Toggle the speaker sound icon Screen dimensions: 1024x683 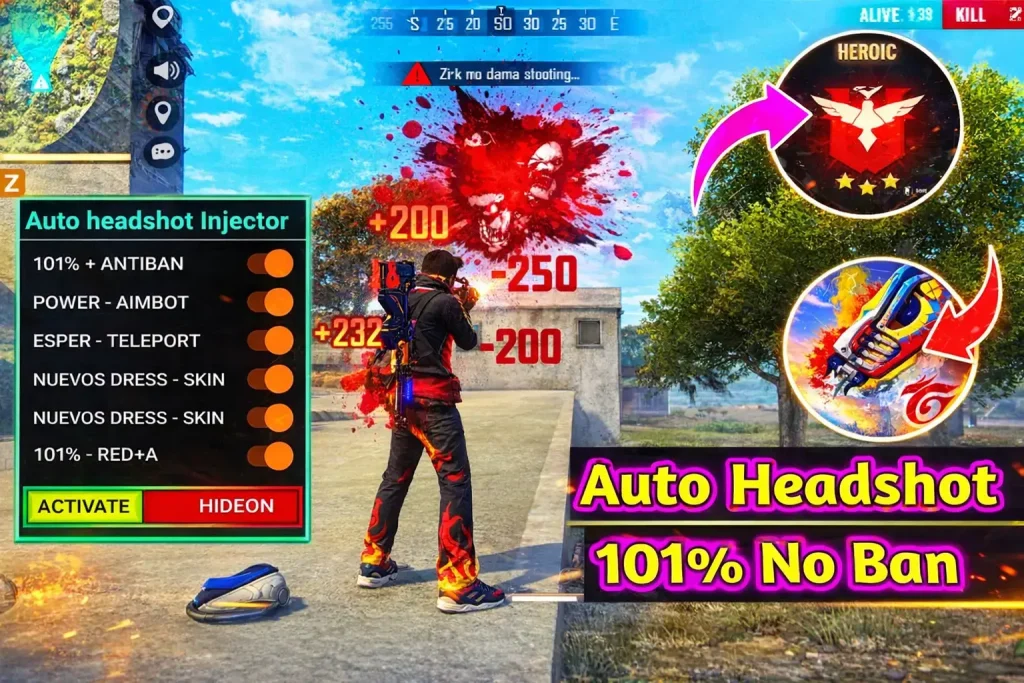(162, 70)
